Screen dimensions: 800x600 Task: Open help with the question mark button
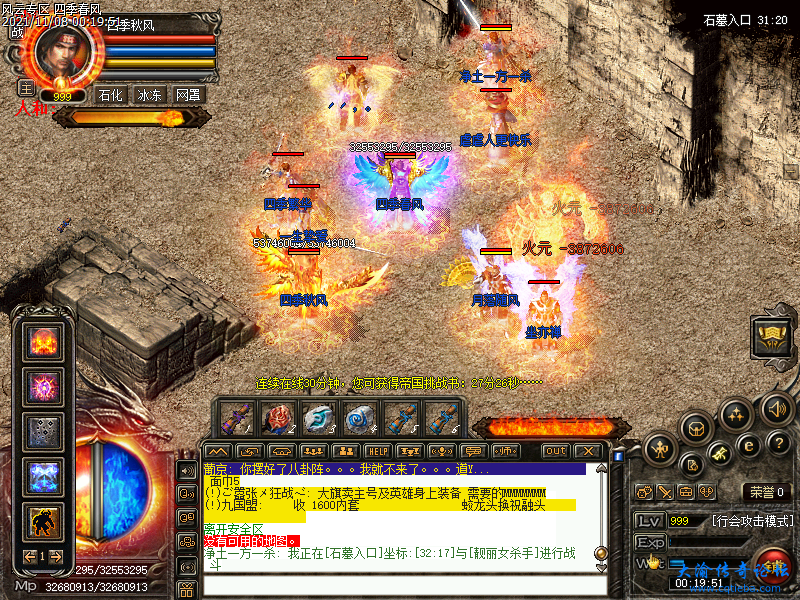(x=780, y=443)
